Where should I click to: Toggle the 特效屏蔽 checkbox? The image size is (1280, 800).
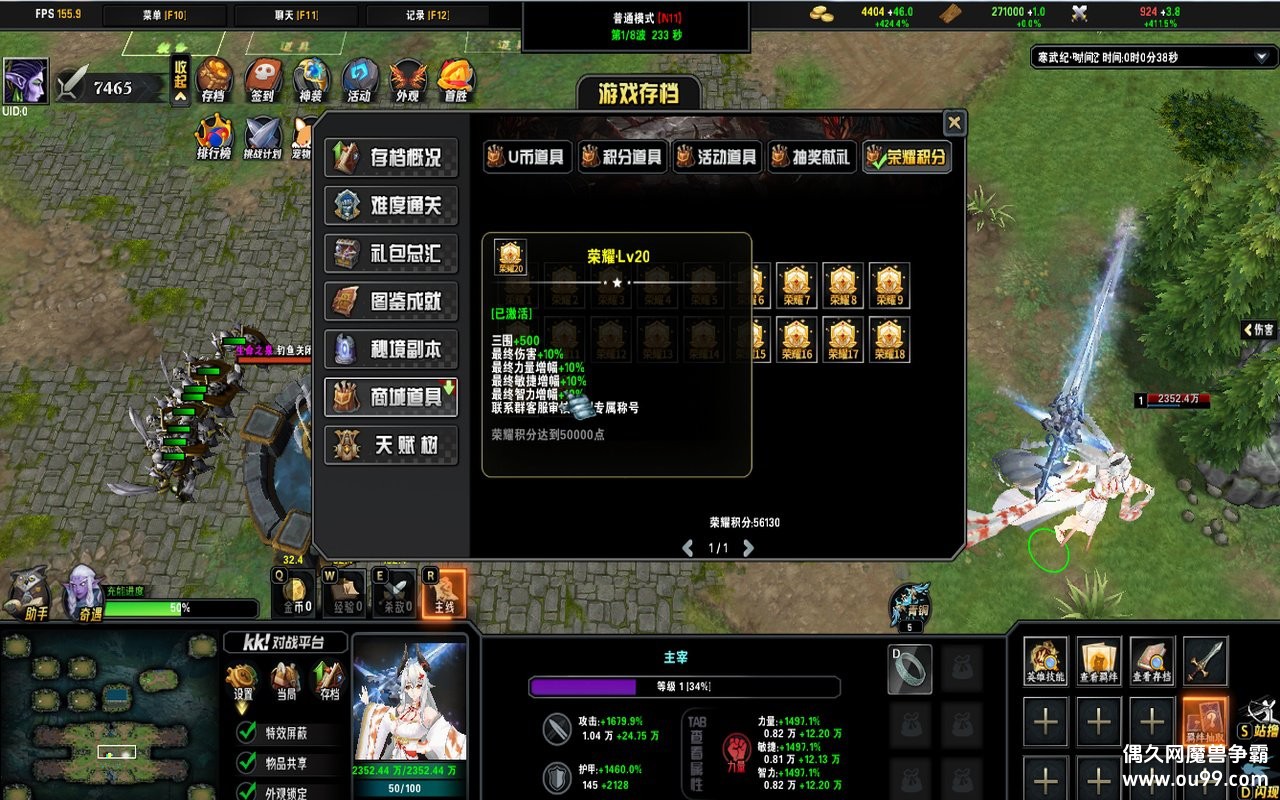(244, 732)
